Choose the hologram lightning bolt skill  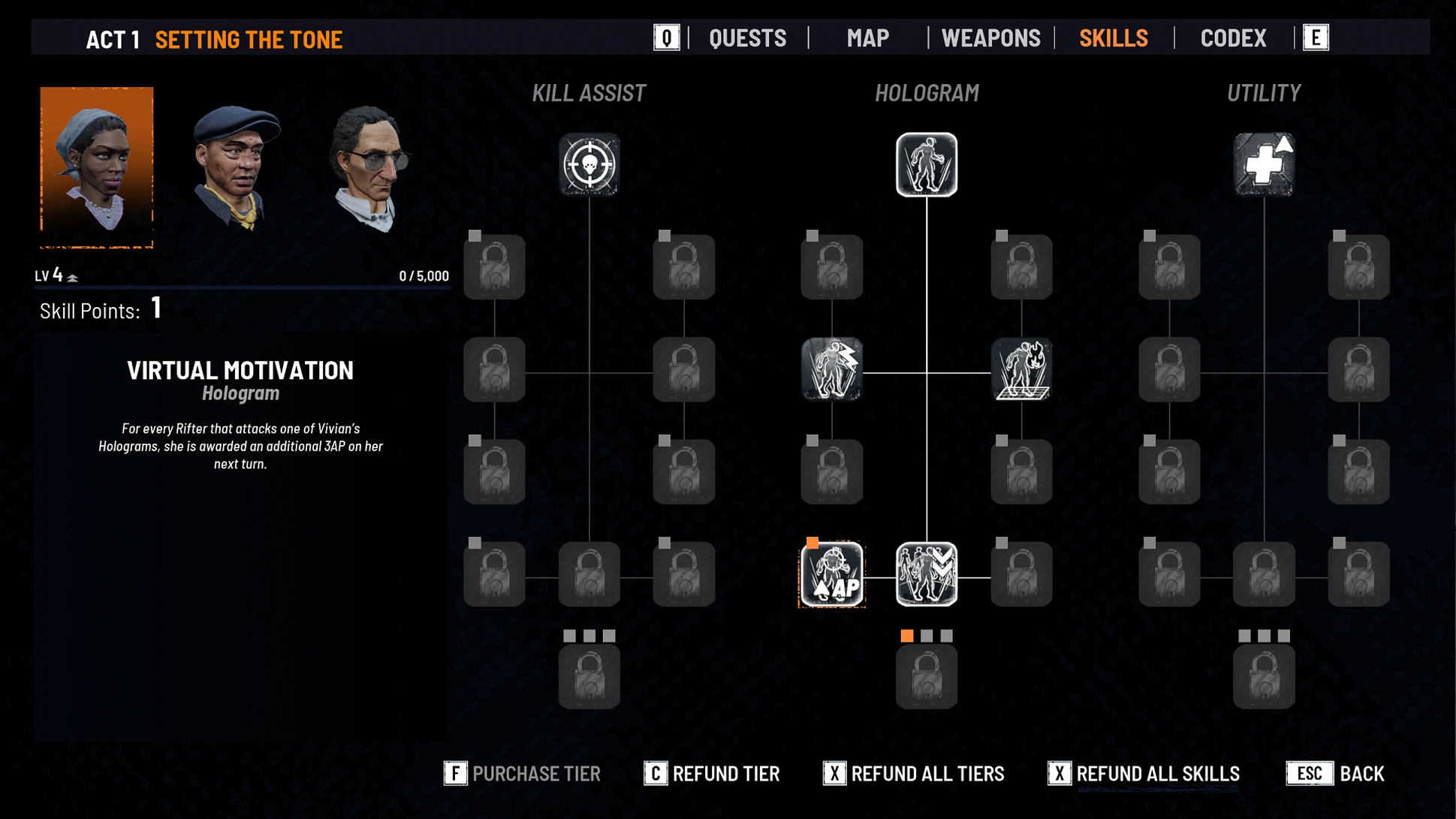[831, 369]
